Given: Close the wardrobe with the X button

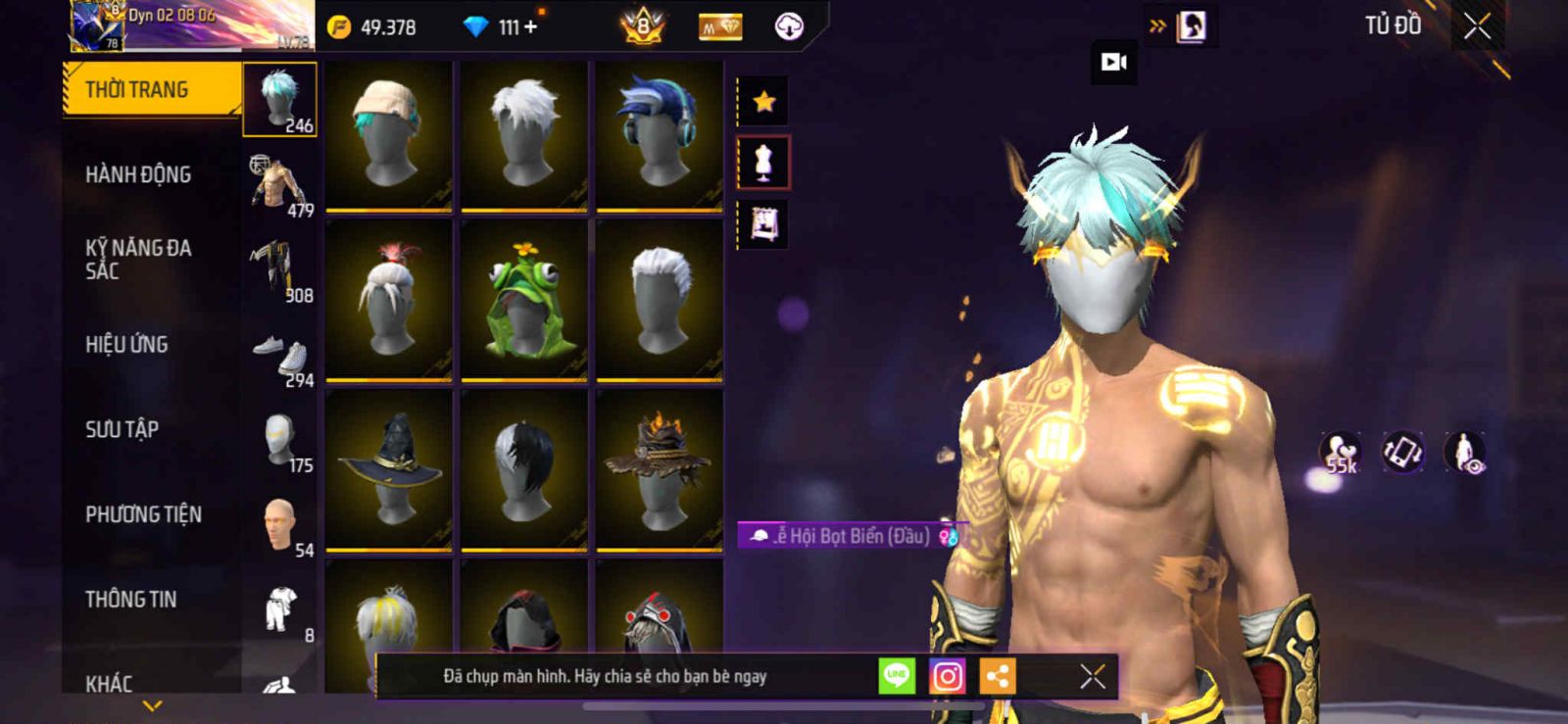Looking at the screenshot, I should (1477, 26).
